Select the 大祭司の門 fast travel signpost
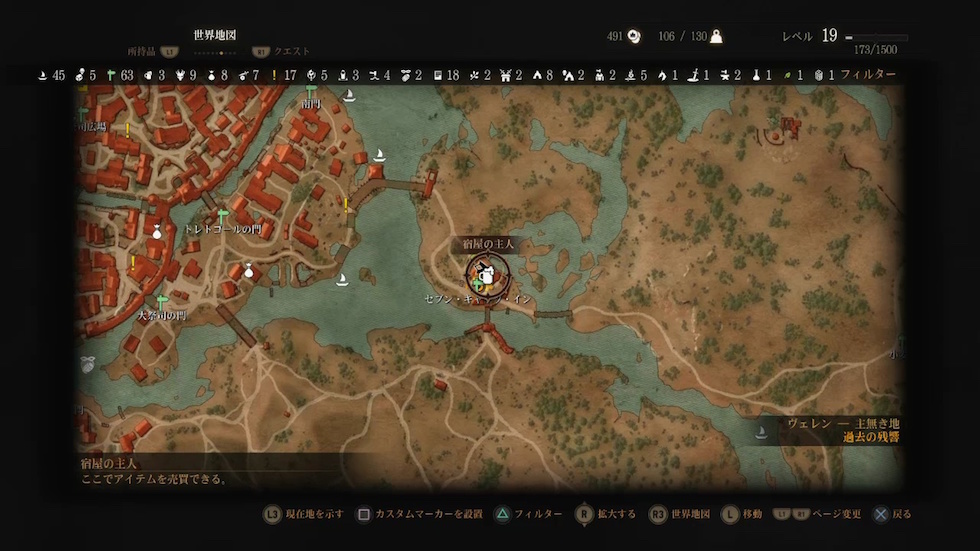 click(x=162, y=301)
